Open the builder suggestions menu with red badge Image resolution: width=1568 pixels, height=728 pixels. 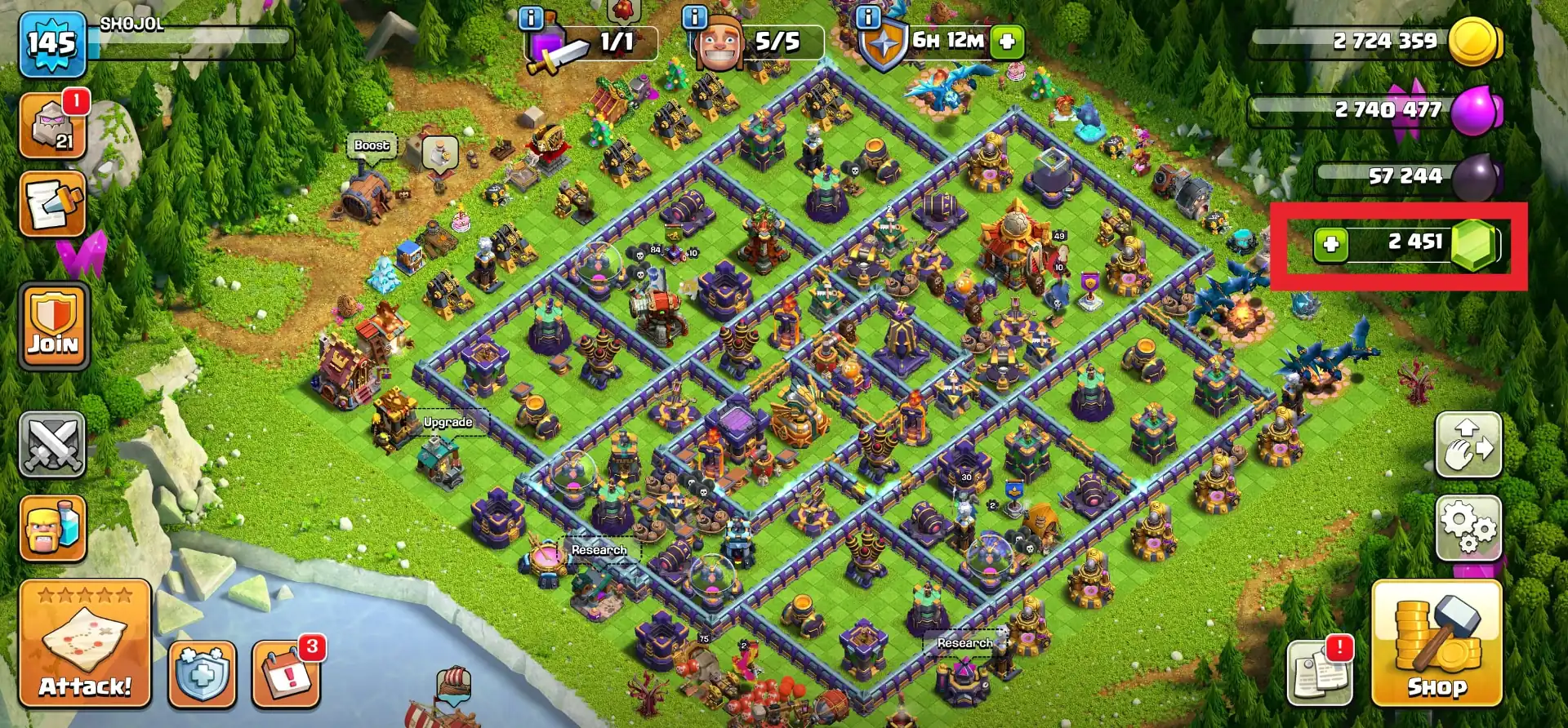[x=53, y=124]
